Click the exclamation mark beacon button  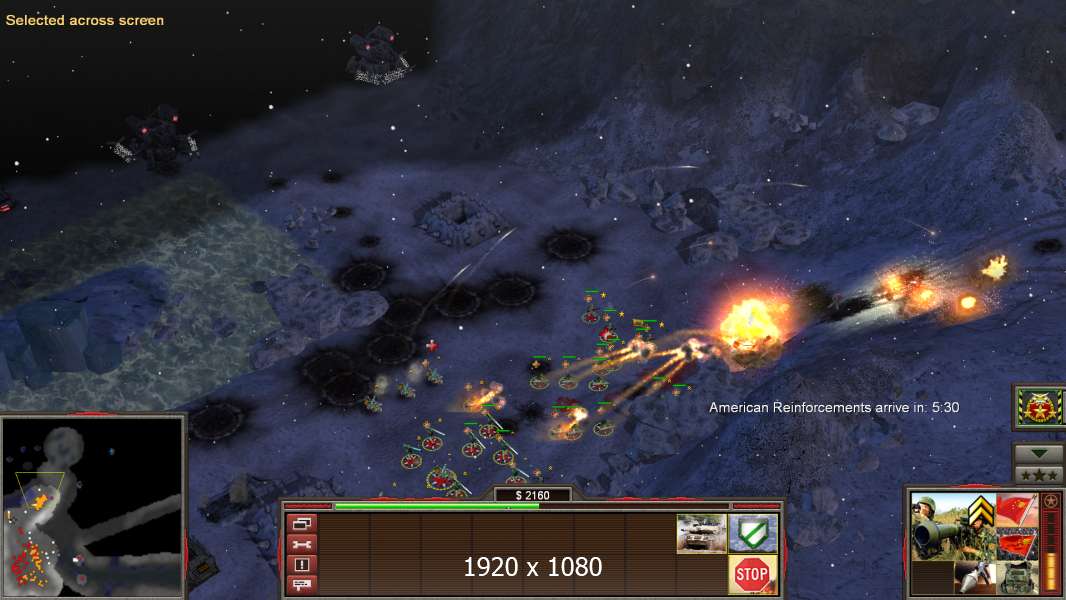point(301,564)
